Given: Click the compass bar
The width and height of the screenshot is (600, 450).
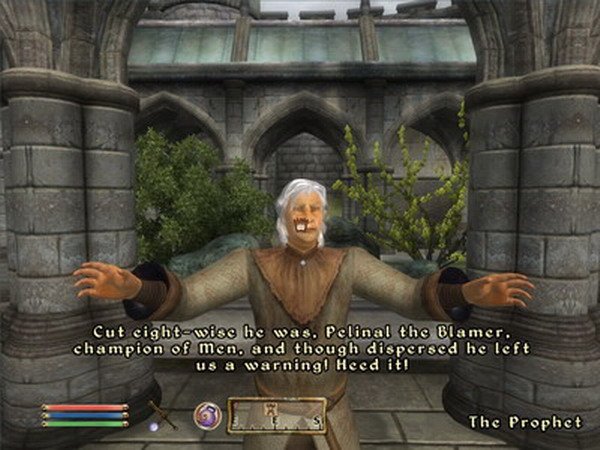Looking at the screenshot, I should pyautogui.click(x=277, y=415).
